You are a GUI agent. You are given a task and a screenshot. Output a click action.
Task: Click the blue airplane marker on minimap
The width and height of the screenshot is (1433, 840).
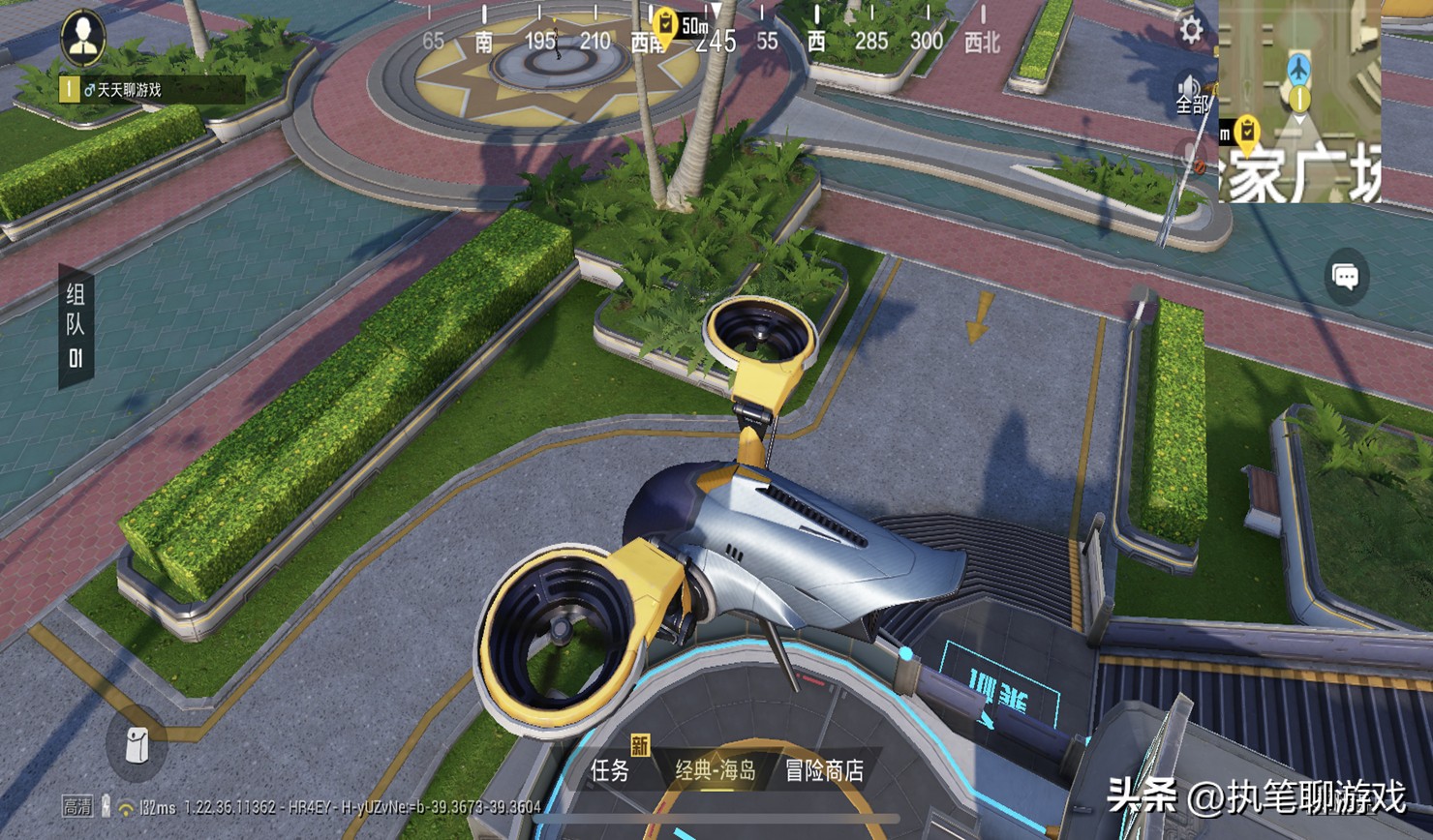[1299, 68]
